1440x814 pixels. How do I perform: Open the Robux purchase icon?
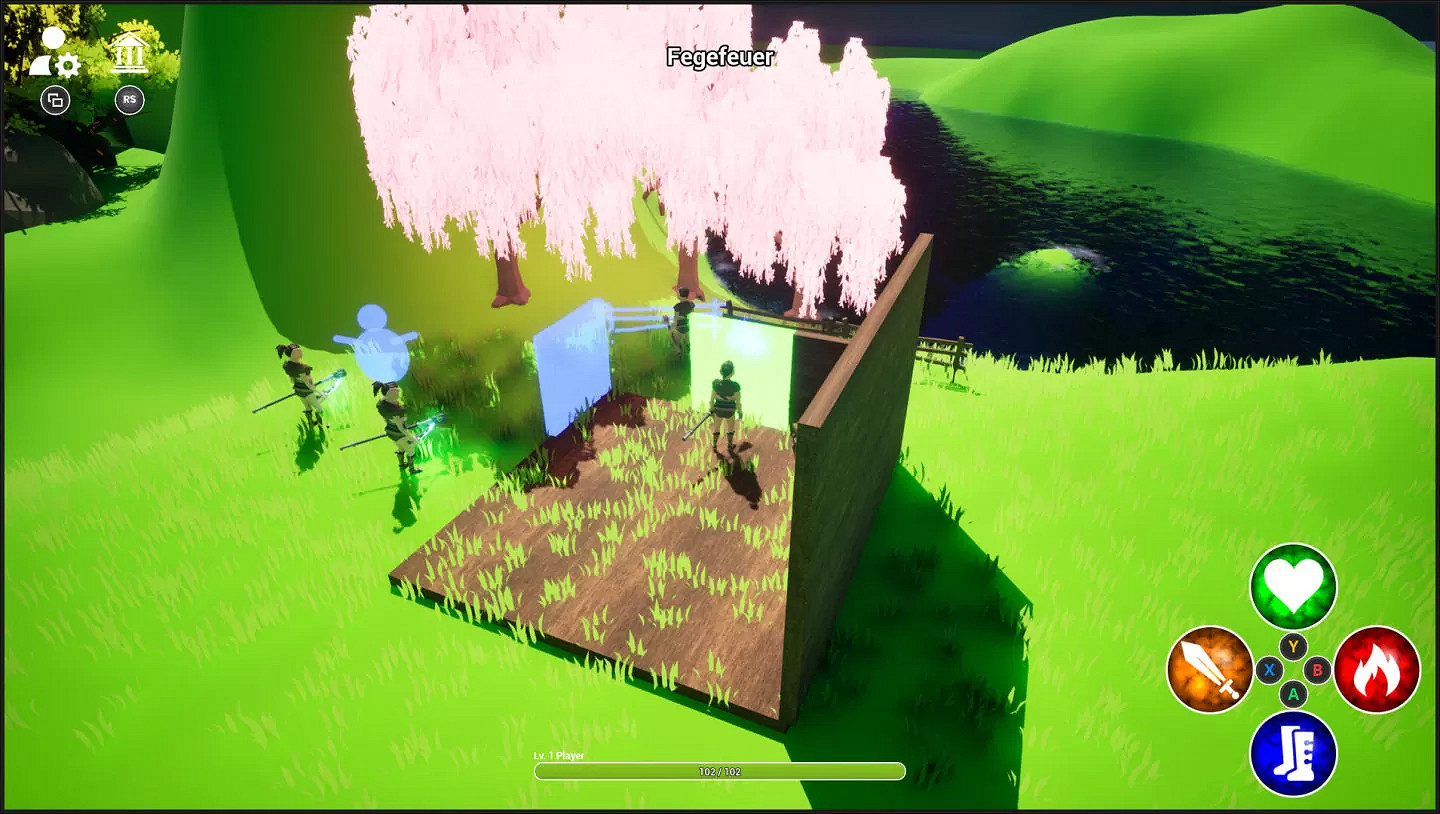[x=128, y=99]
